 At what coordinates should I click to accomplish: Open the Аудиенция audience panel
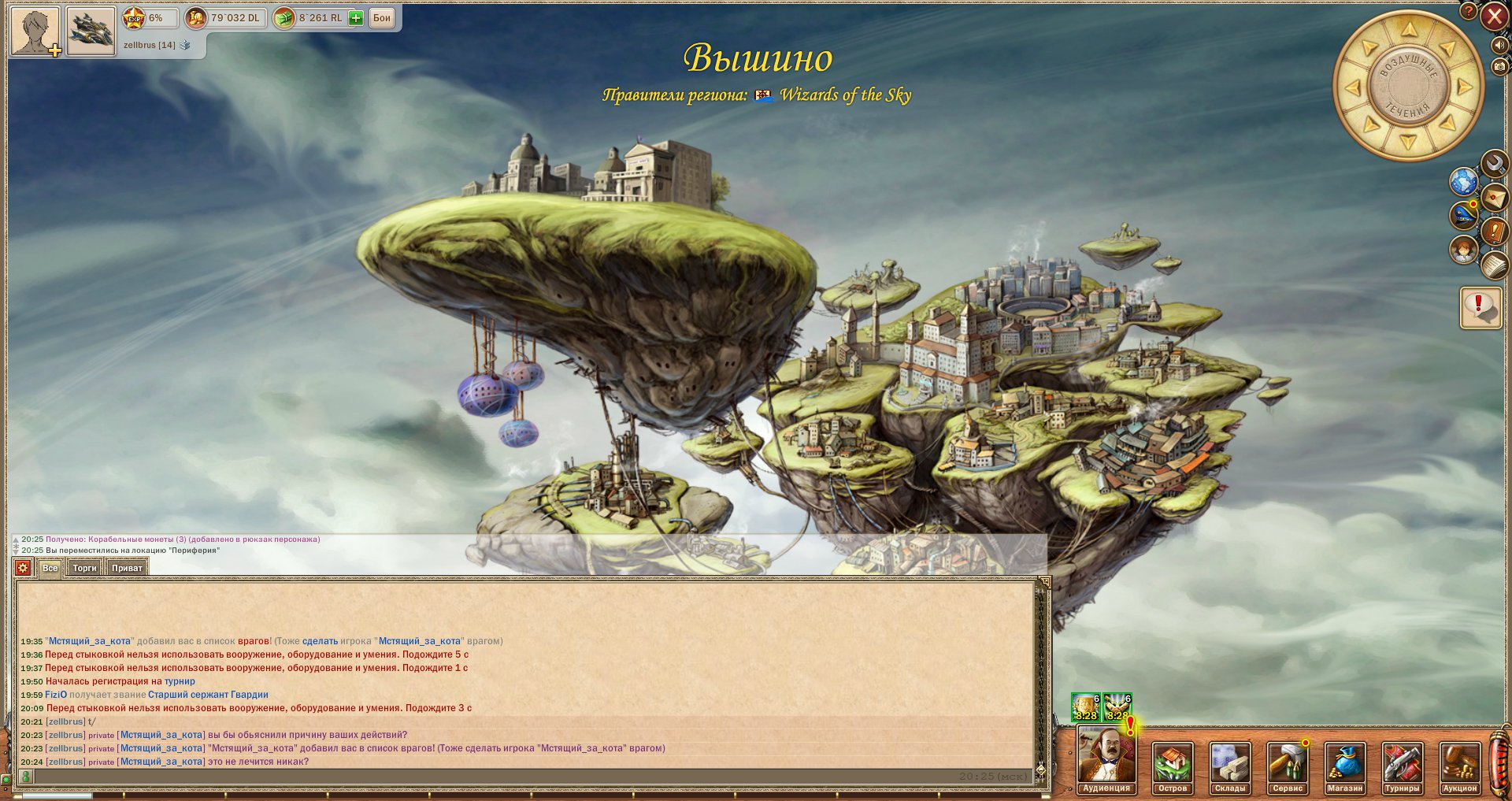(1106, 762)
